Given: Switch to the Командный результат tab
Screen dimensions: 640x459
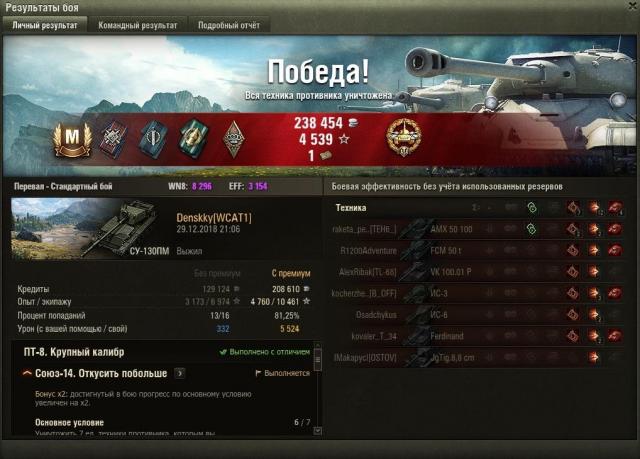Looking at the screenshot, I should click(x=138, y=25).
